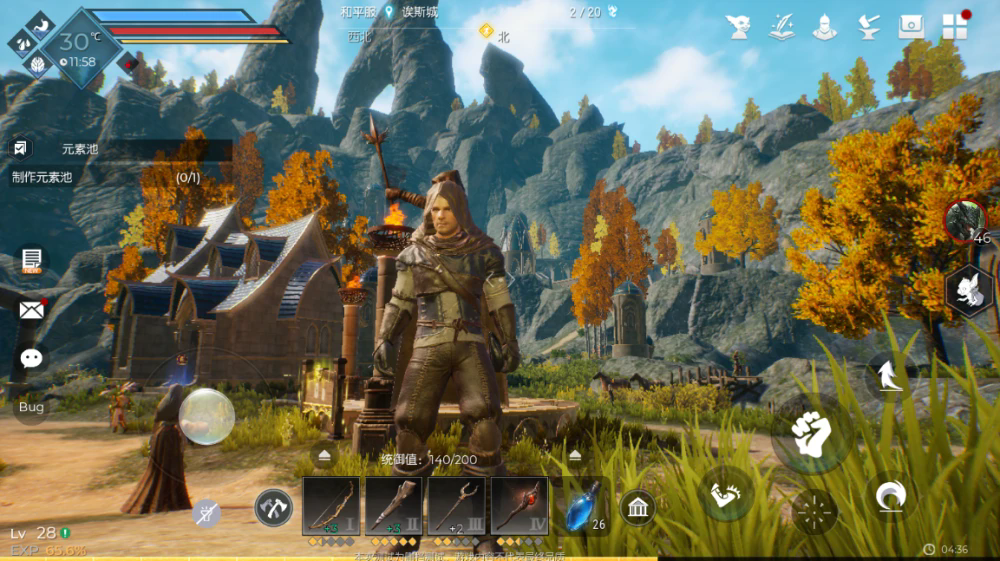Screen dimensions: 1000x561
Task: Open the goblin head menu icon
Action: pos(739,27)
